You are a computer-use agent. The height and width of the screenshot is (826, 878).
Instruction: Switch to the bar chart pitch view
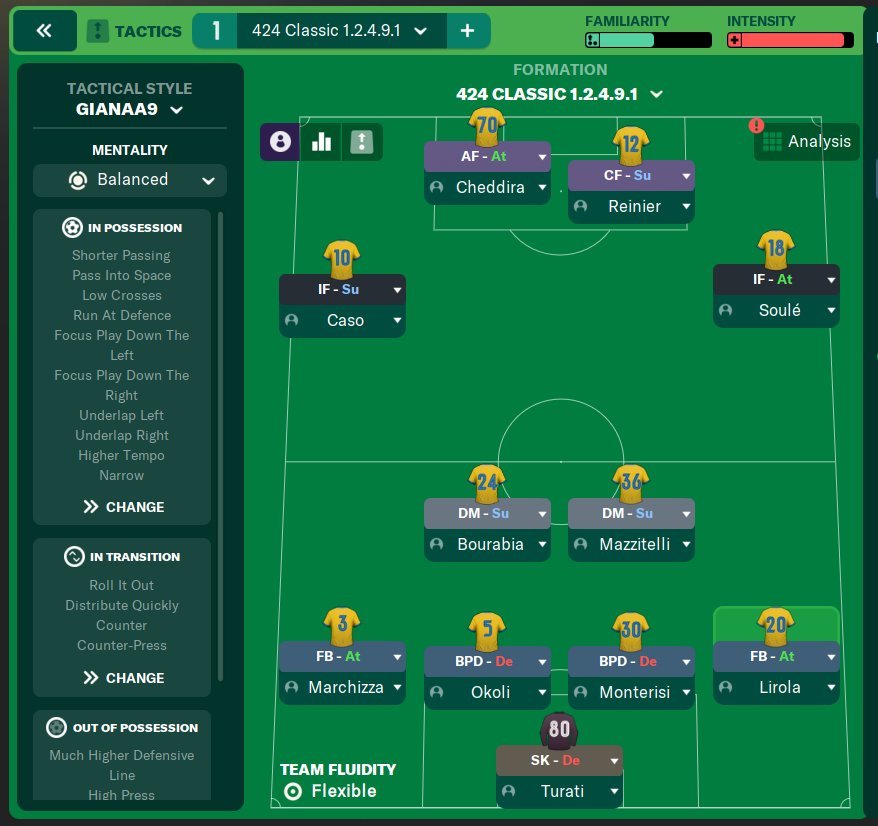point(321,142)
